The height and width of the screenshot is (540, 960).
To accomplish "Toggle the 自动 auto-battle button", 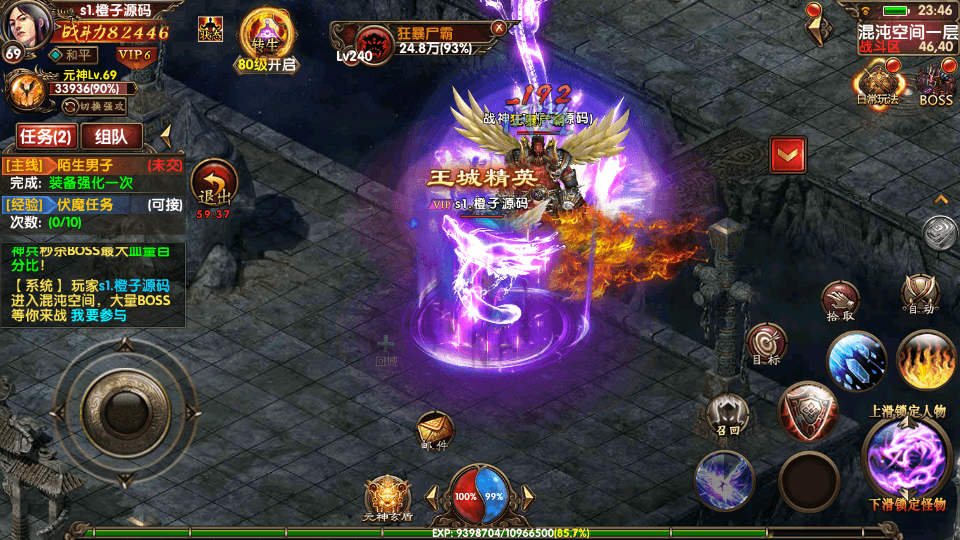I will point(919,293).
